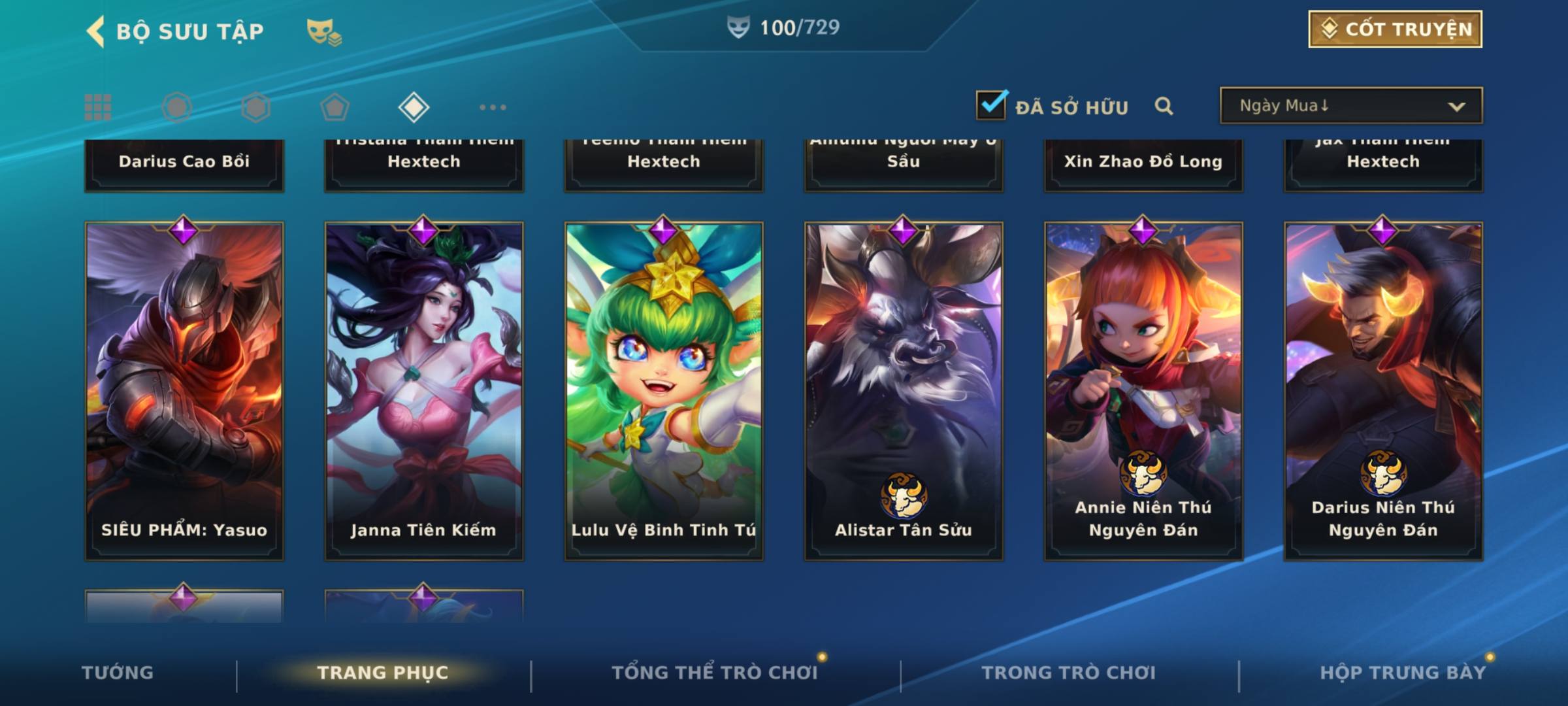Go to the Hộp Trưng Bày tab
The height and width of the screenshot is (706, 1568).
coord(1403,673)
